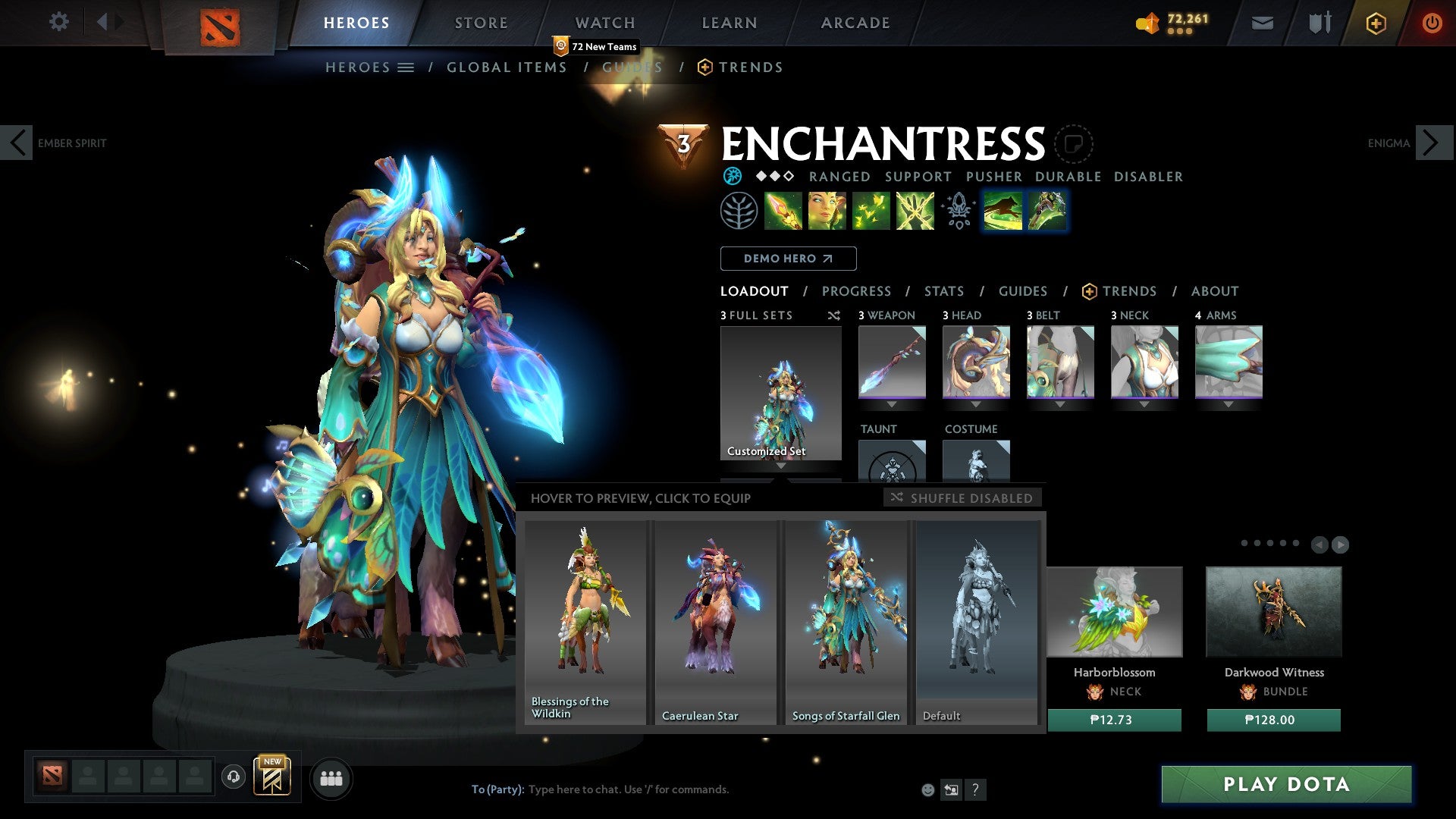Enable shuffle next to 3 Full Sets
This screenshot has height=819, width=1456.
click(x=834, y=315)
